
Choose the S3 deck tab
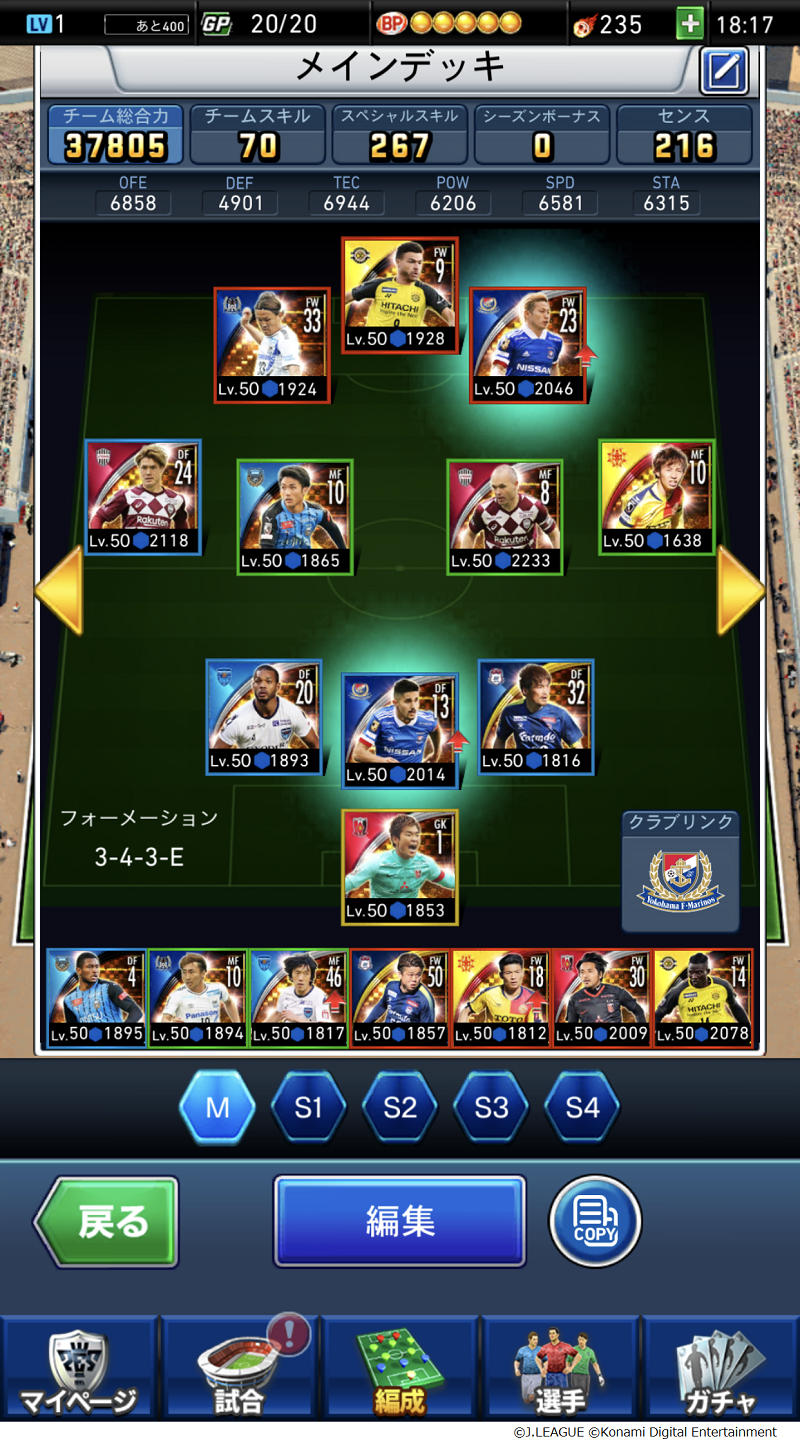[491, 1107]
